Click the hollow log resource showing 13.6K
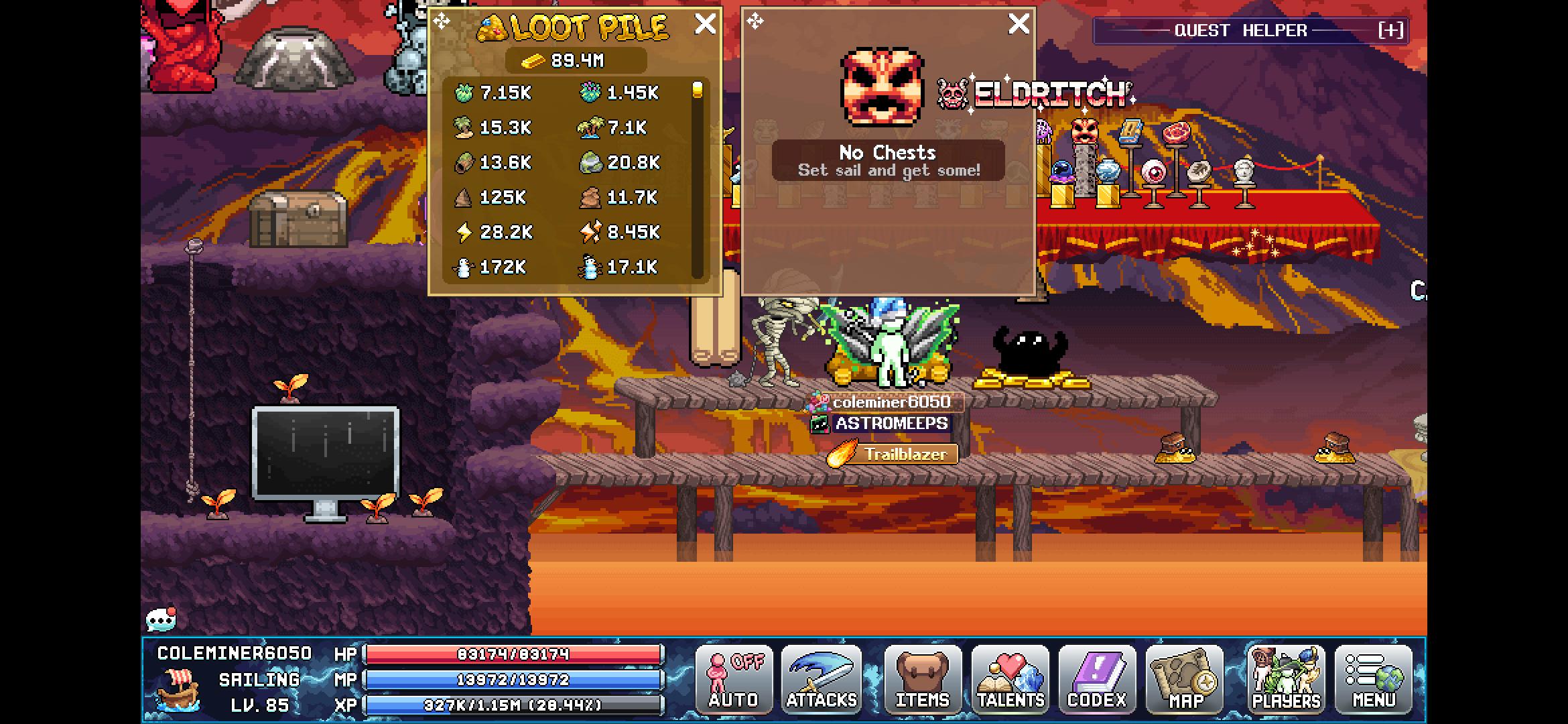1568x724 pixels. 466,163
